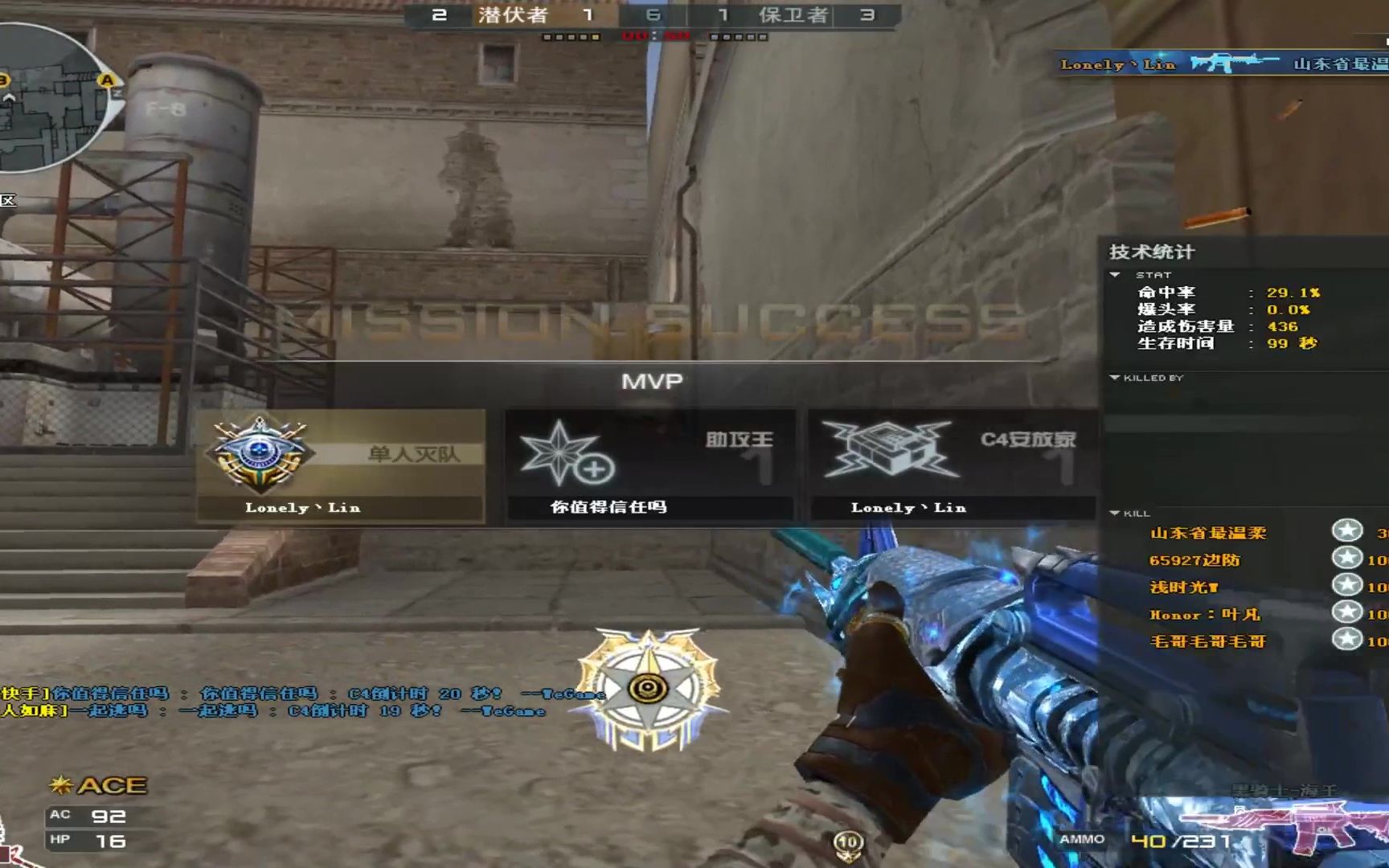1389x868 pixels.
Task: Select 65927边防 in the kill list
Action: click(1194, 560)
